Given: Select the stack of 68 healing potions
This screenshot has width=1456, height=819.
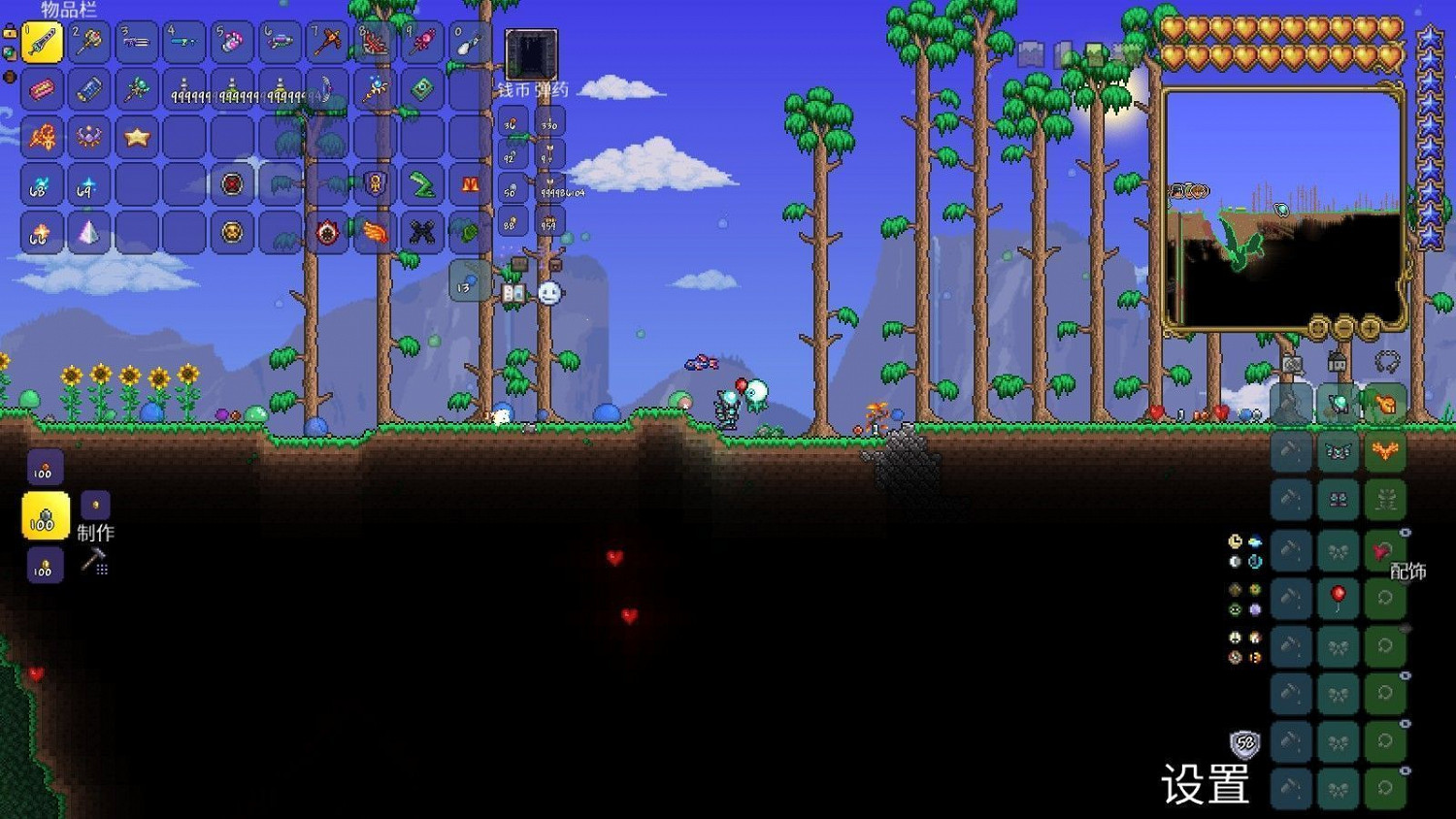Looking at the screenshot, I should [40, 184].
